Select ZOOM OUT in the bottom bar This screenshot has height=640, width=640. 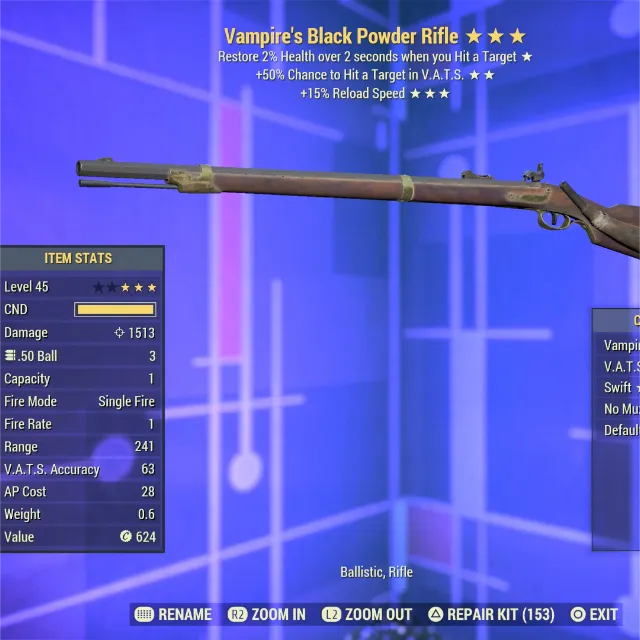coord(367,614)
